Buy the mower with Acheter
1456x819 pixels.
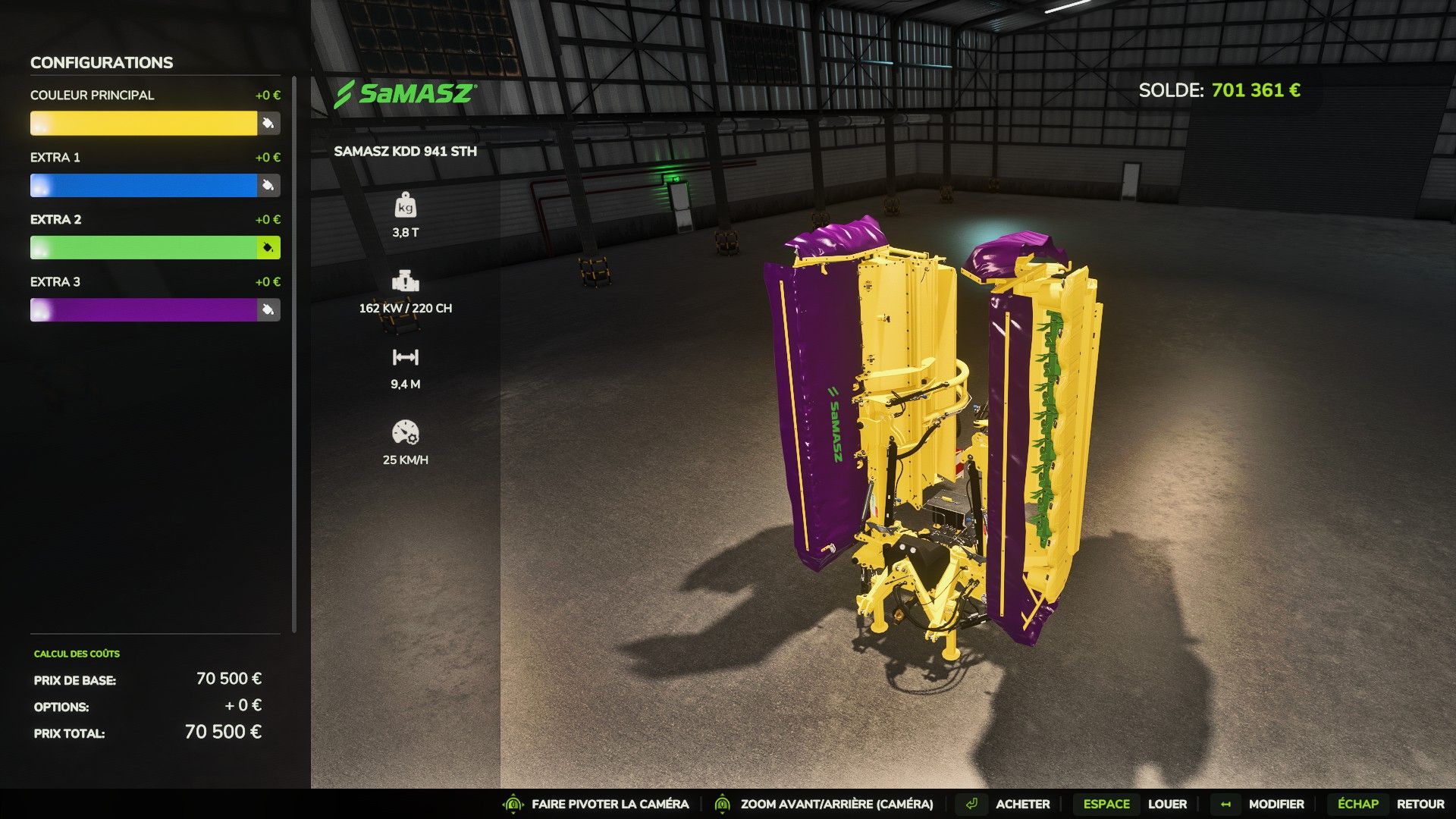click(x=1021, y=804)
